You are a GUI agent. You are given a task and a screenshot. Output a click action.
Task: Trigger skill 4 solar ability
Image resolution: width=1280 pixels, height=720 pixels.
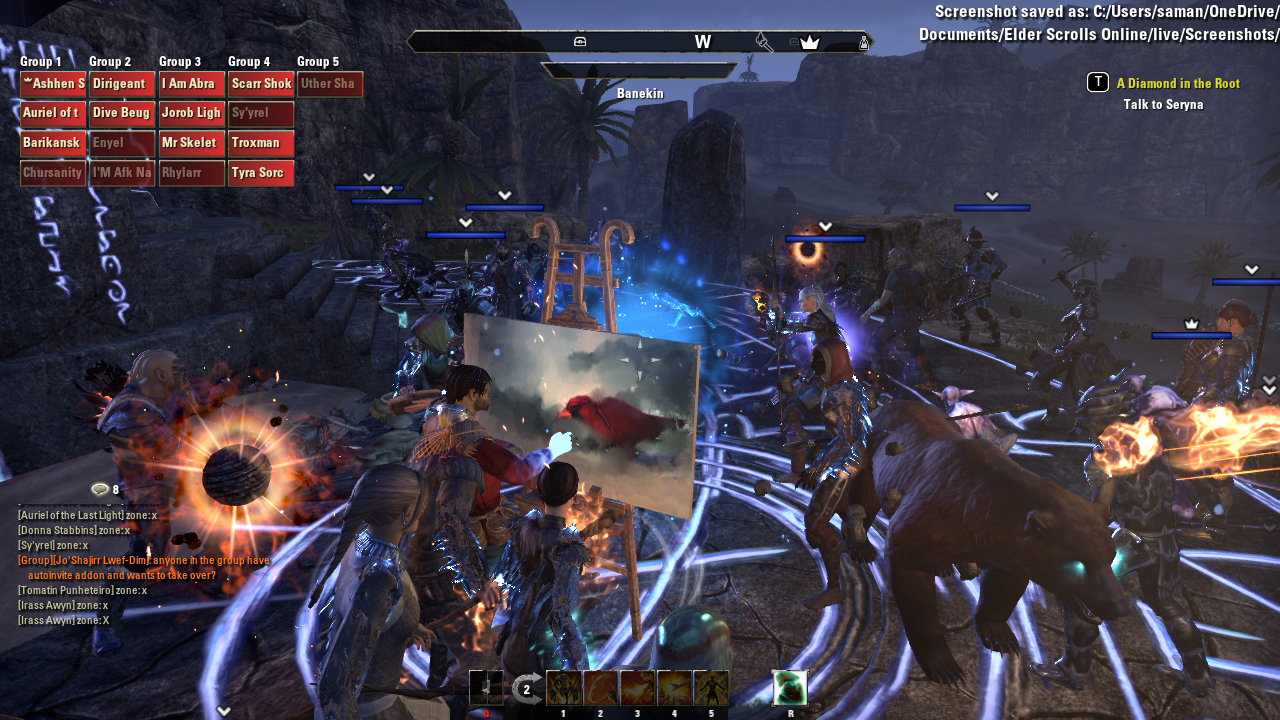(674, 688)
